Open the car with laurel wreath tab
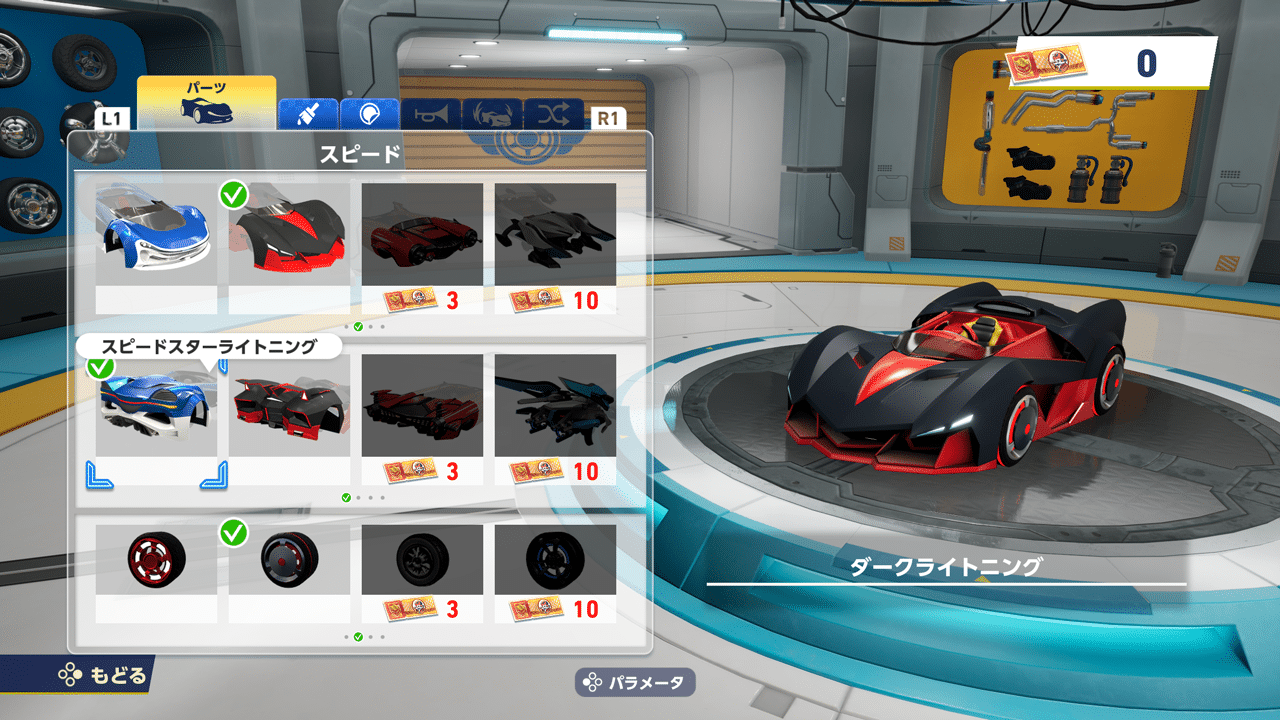The height and width of the screenshot is (720, 1280). point(492,115)
